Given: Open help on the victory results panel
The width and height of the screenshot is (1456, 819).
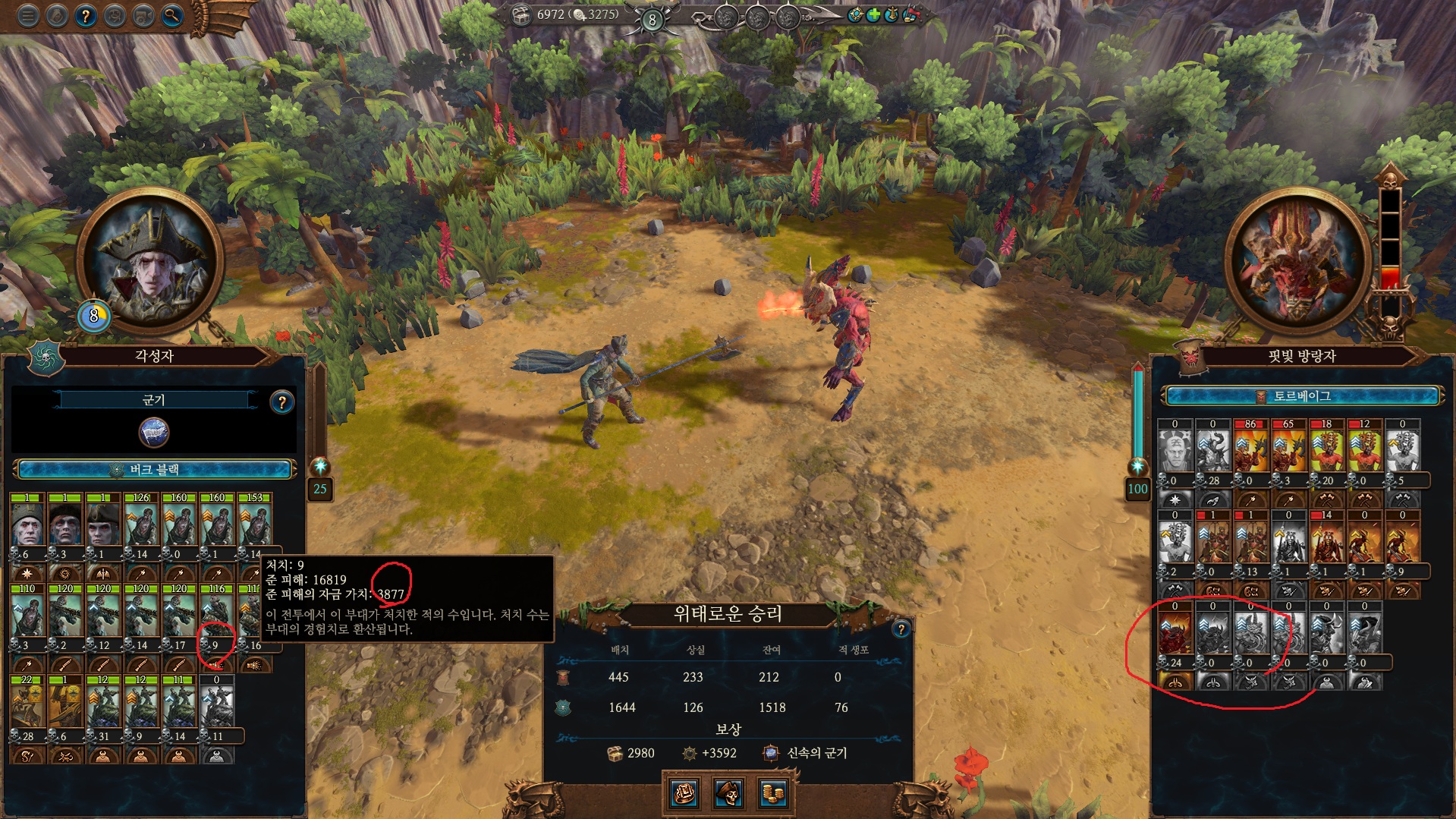Looking at the screenshot, I should click(901, 628).
